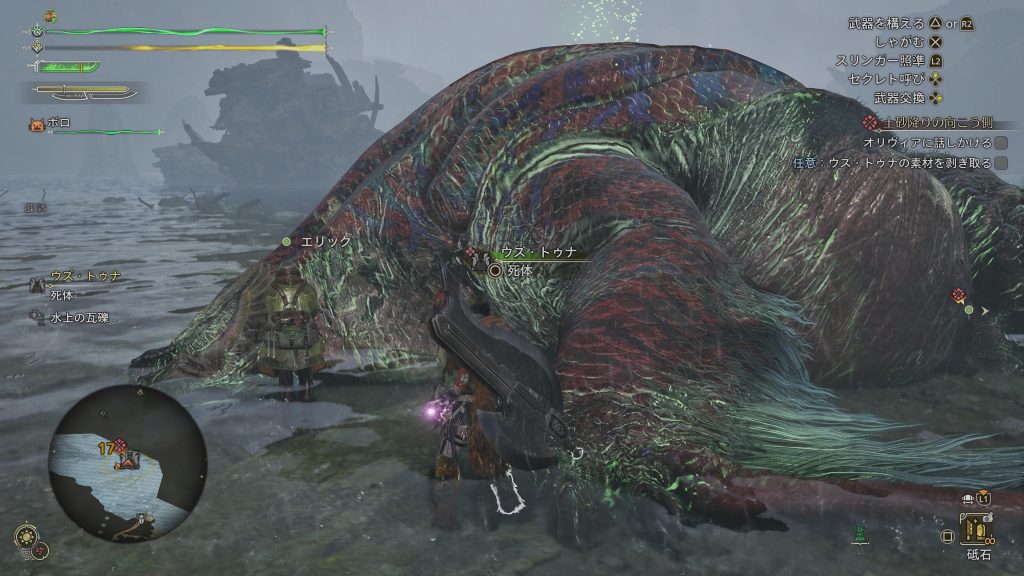Select the optional ウズ・トゥナ carve objective
Viewport: 1024px width, 576px height.
pos(900,162)
